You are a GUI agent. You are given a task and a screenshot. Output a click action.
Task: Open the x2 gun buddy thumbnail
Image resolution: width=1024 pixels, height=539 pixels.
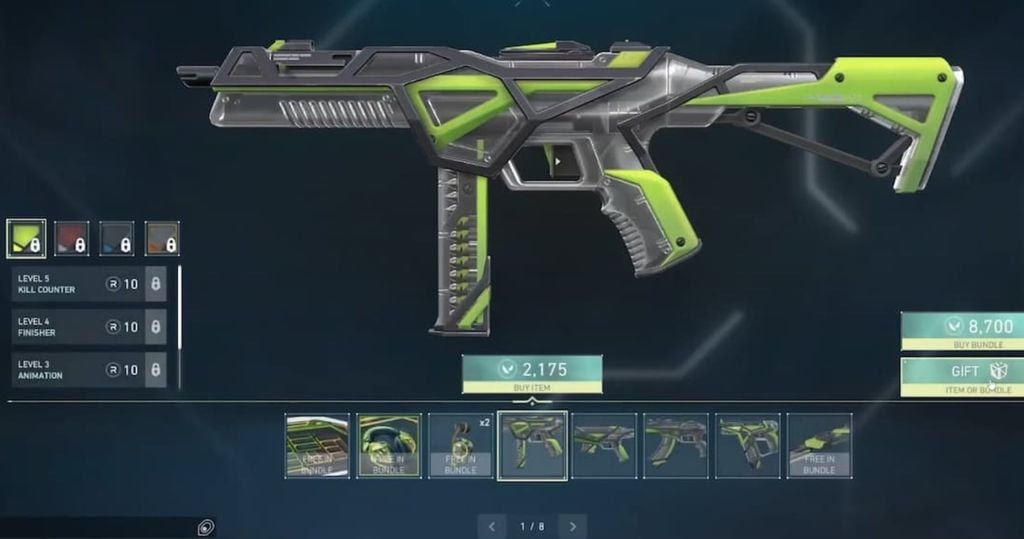pyautogui.click(x=460, y=445)
